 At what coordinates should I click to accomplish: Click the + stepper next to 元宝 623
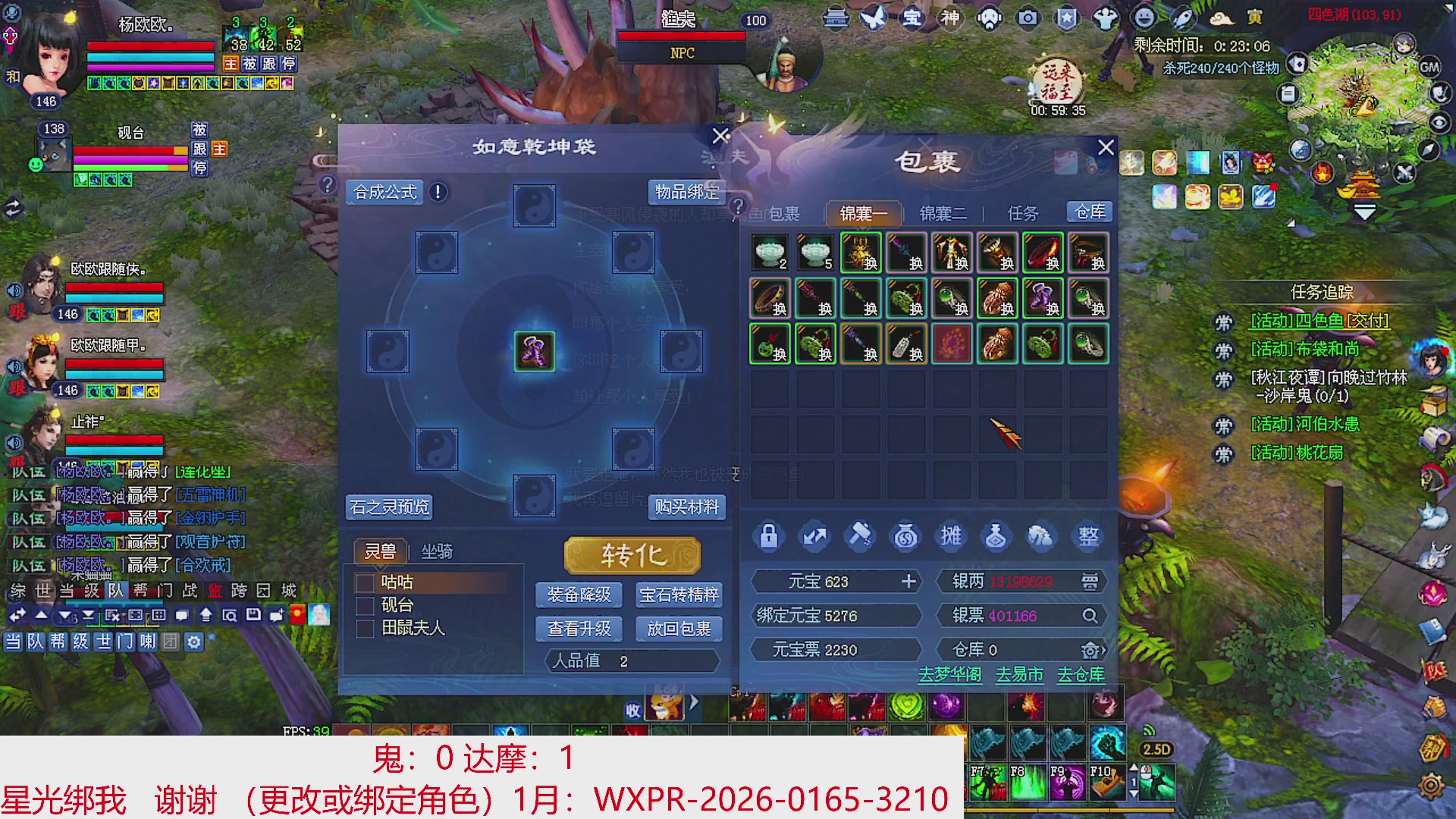pyautogui.click(x=908, y=582)
